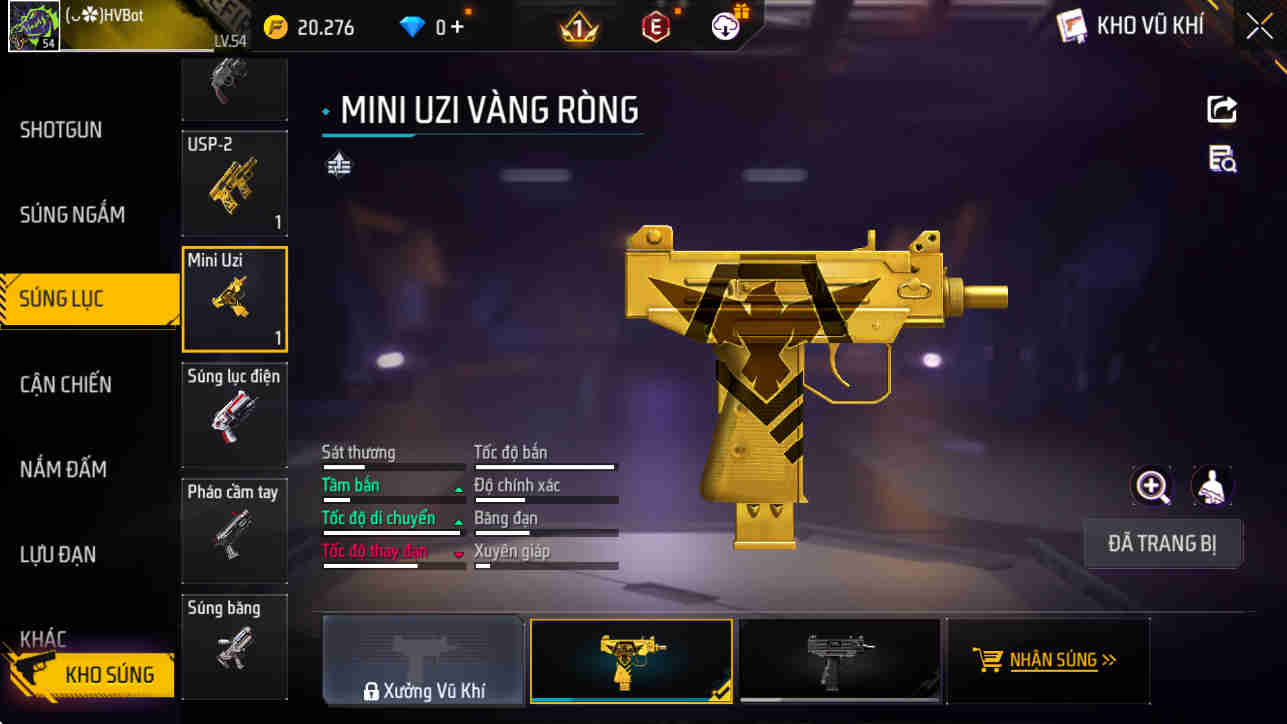Screen dimensions: 1287x724
Task: Switch to the SHOTGUN category
Action: (x=62, y=130)
